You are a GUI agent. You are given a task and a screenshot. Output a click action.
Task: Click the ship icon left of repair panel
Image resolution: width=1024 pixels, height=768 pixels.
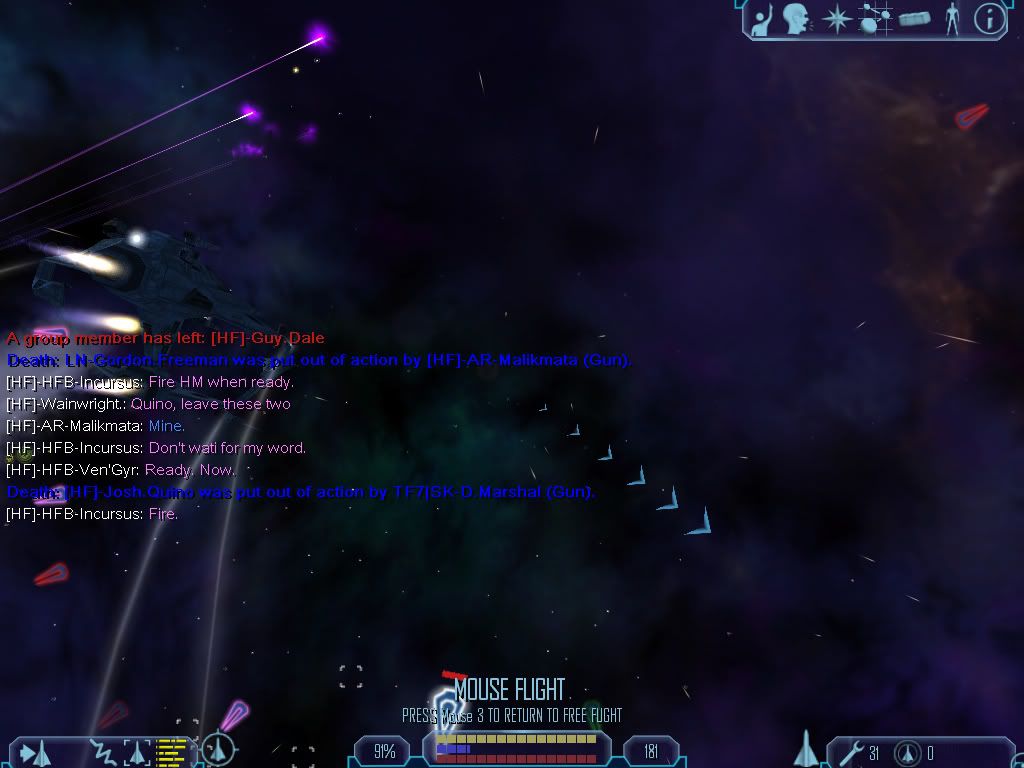click(x=805, y=750)
